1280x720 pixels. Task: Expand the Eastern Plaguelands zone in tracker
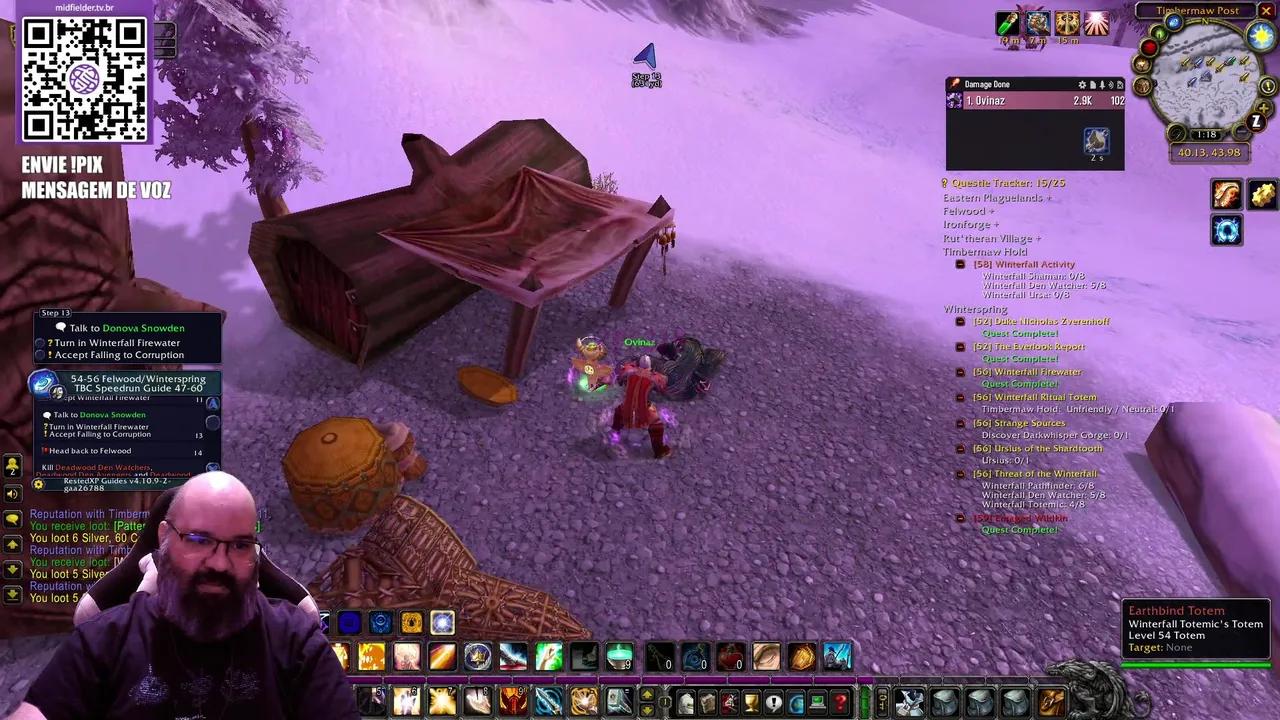click(996, 198)
